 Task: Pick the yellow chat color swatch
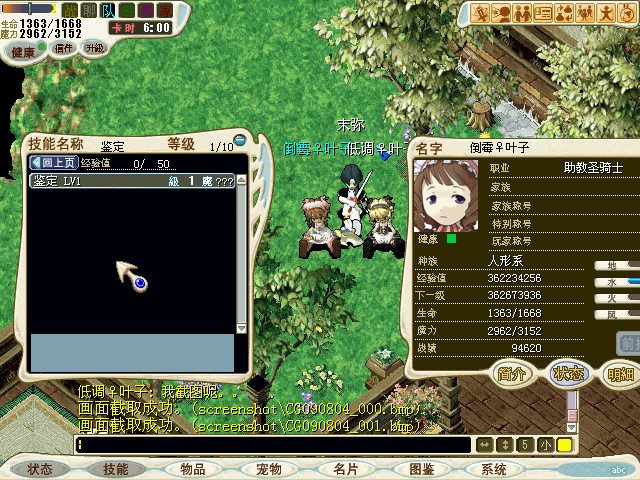pyautogui.click(x=564, y=444)
